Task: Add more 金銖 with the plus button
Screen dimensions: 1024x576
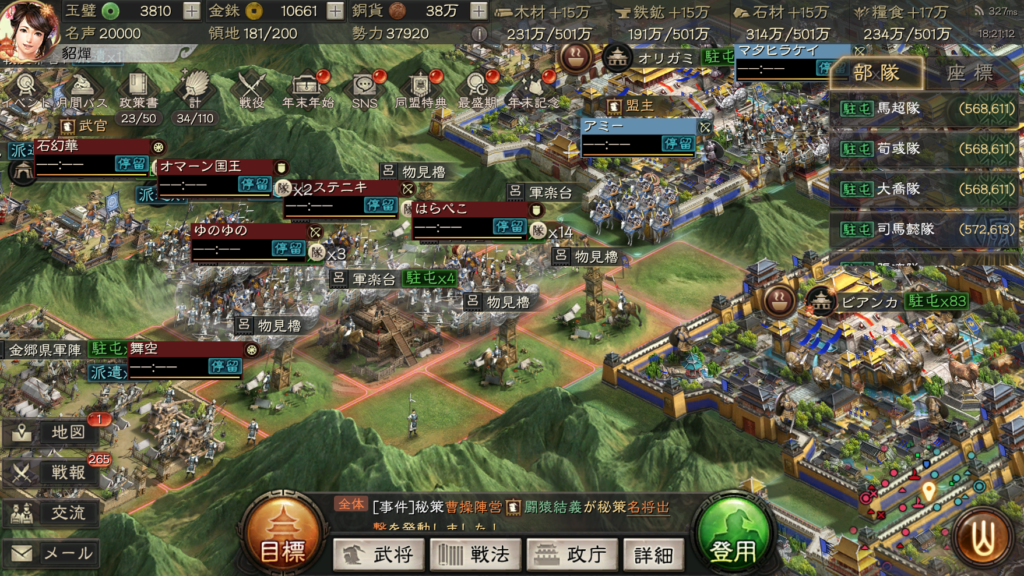Action: click(334, 12)
